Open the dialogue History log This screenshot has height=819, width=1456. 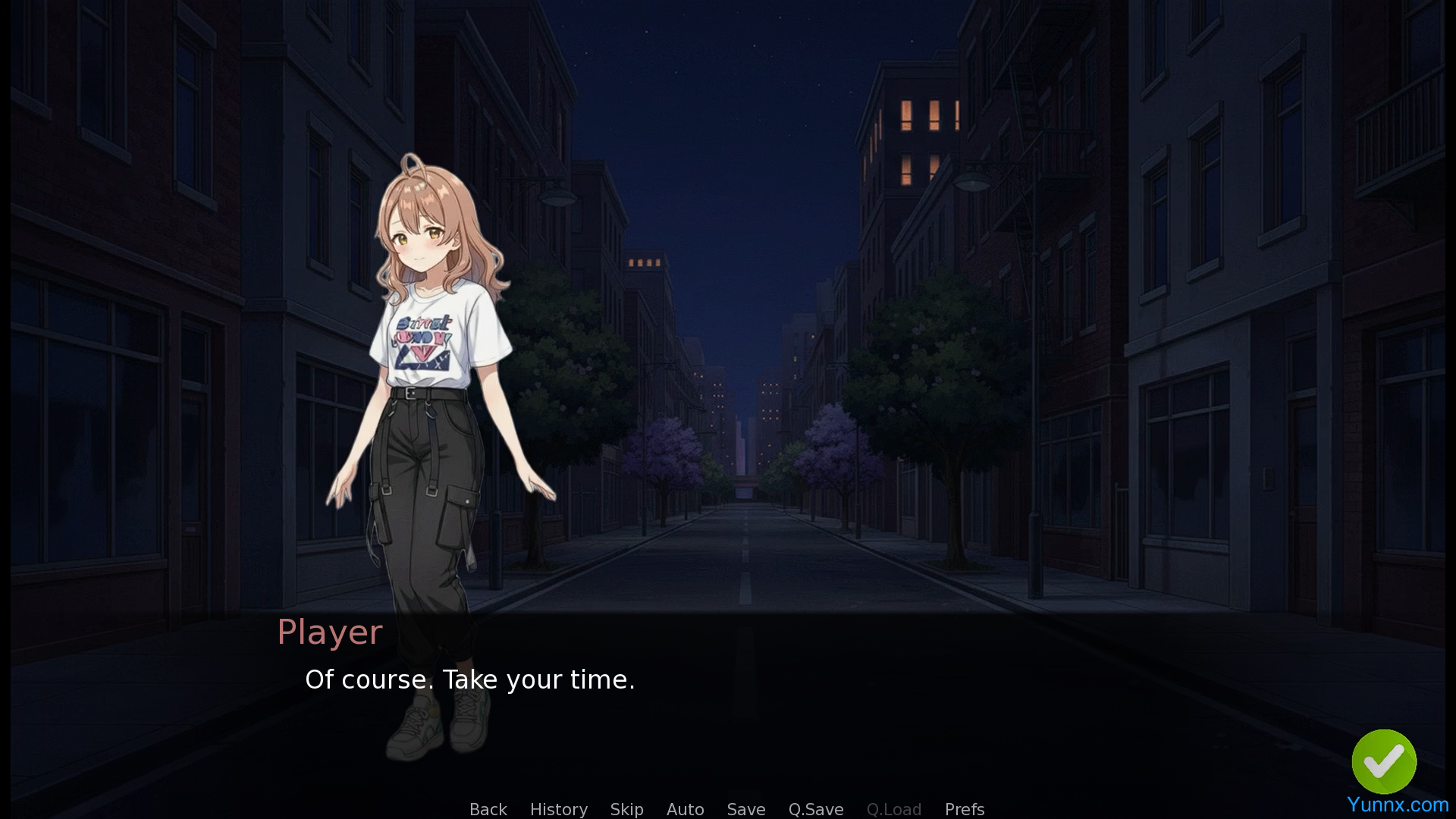tap(558, 809)
